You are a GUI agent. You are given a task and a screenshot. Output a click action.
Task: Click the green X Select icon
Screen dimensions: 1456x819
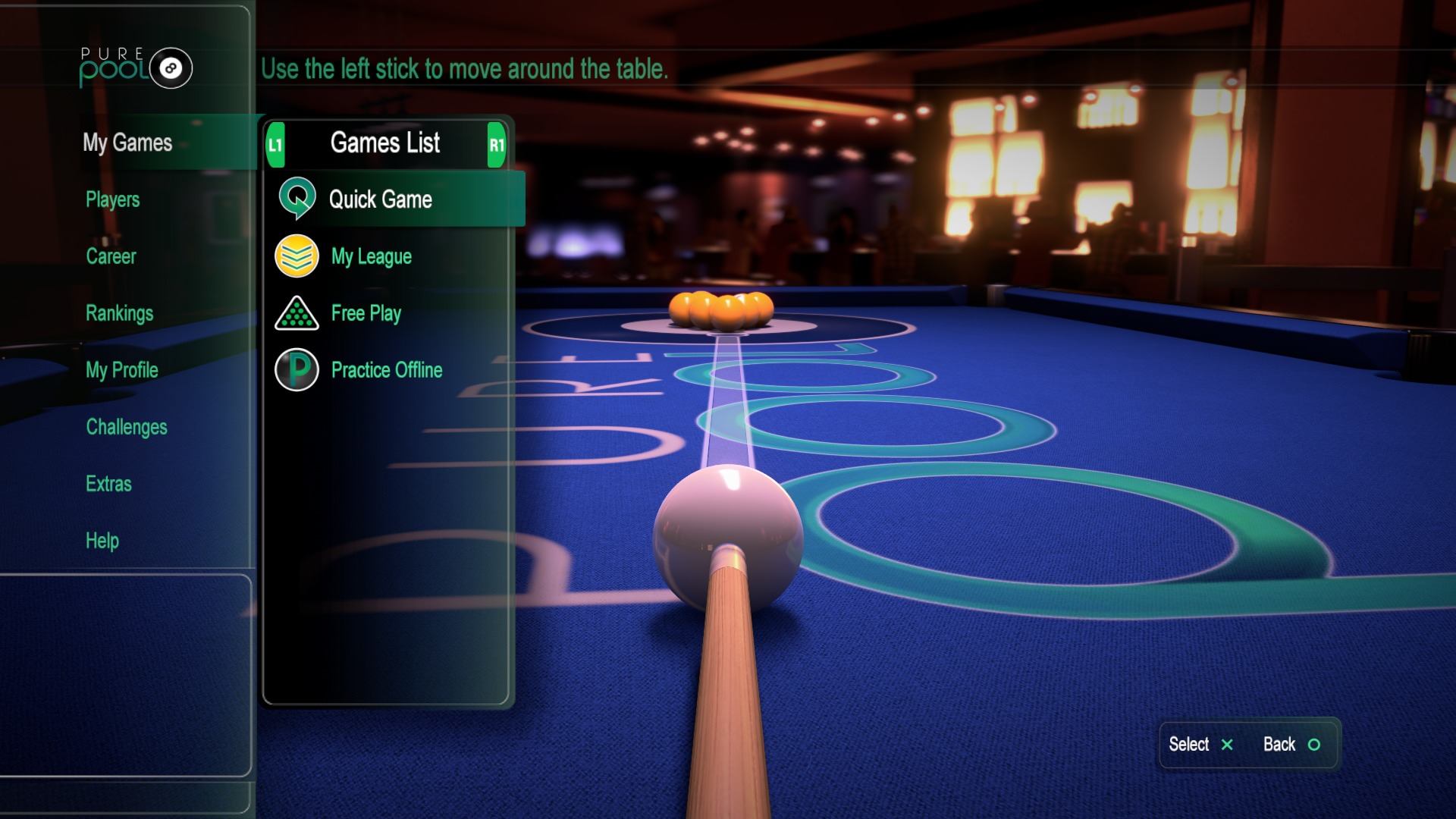pyautogui.click(x=1227, y=745)
